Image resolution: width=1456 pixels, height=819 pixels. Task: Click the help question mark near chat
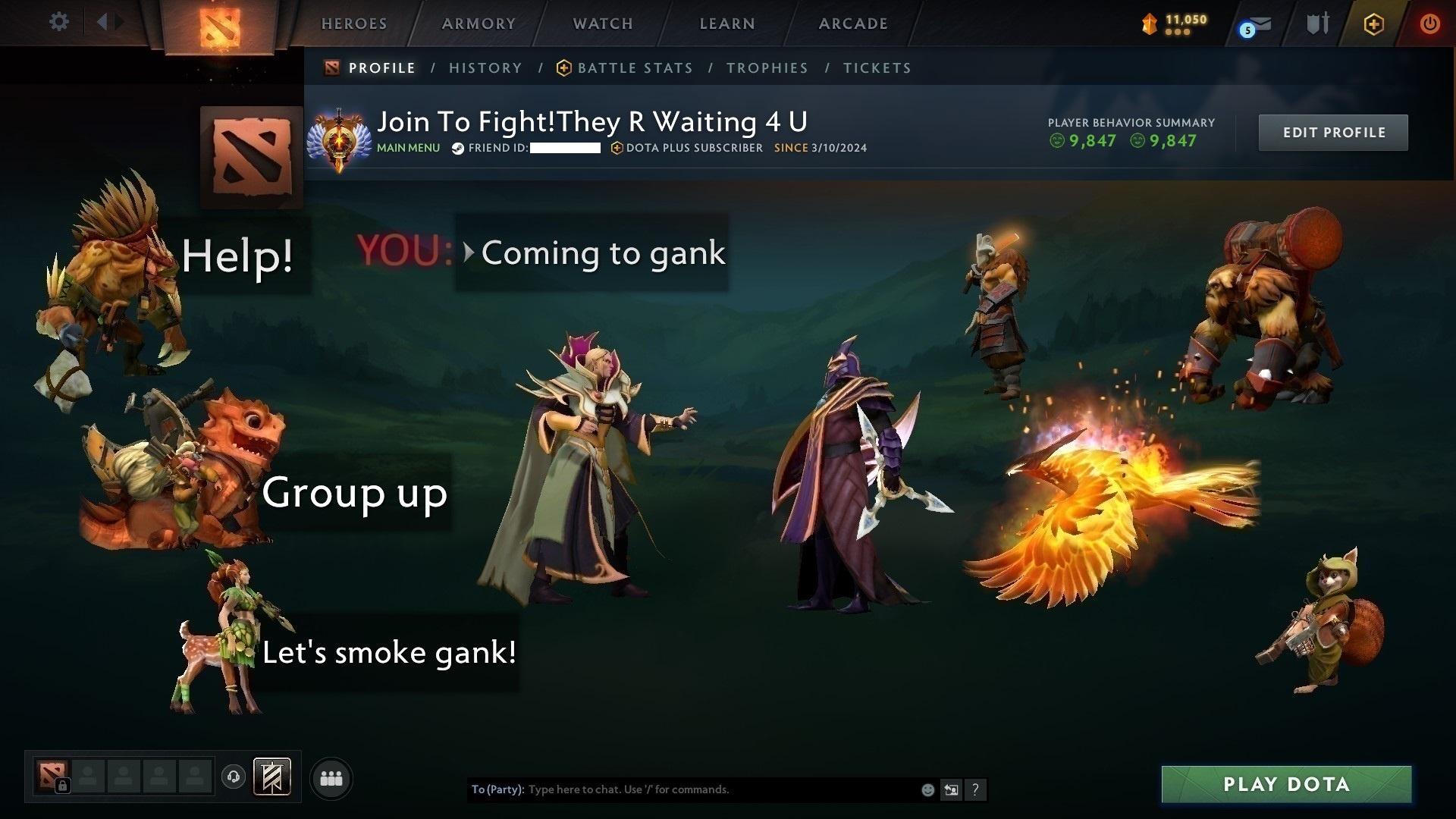click(976, 789)
